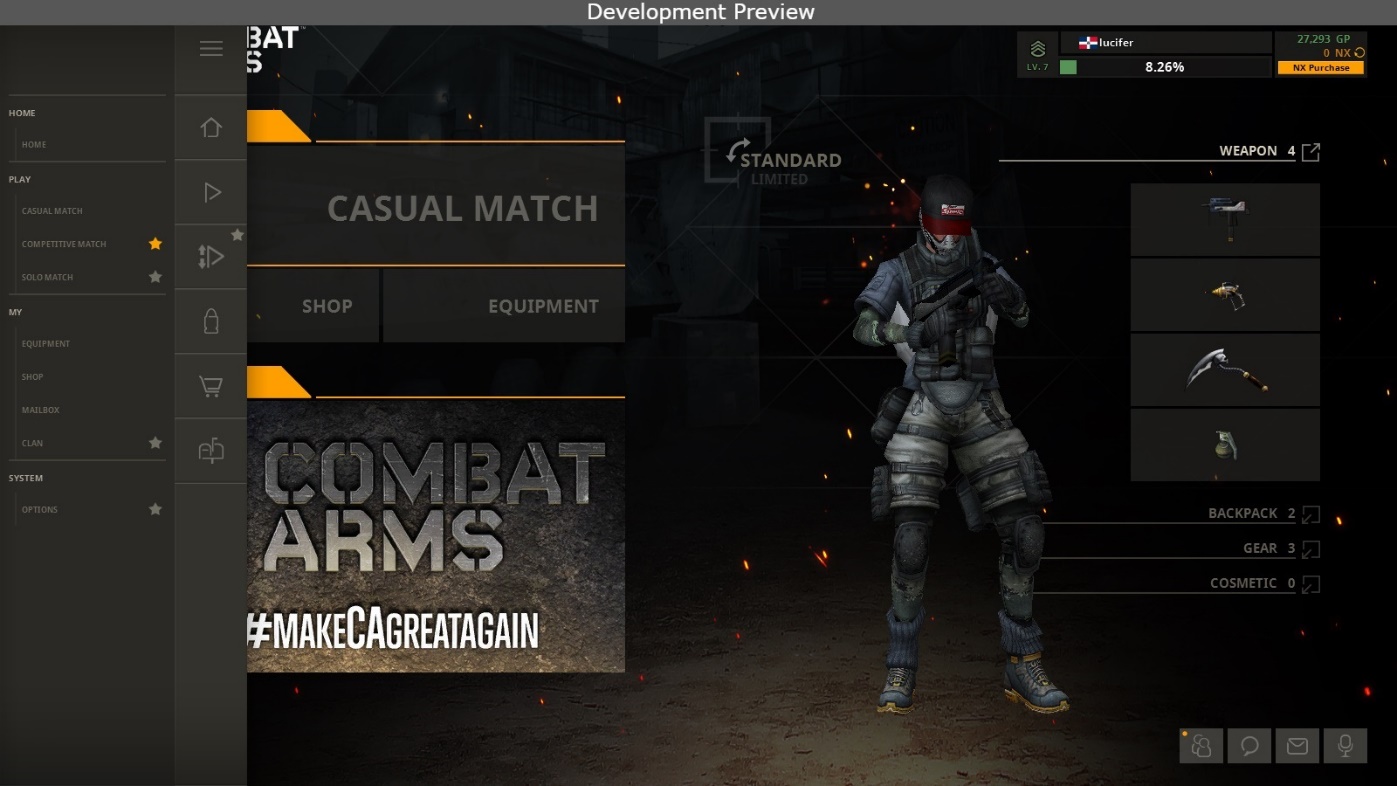This screenshot has width=1397, height=786.
Task: Click the house icon in the icon strip
Action: click(x=211, y=128)
